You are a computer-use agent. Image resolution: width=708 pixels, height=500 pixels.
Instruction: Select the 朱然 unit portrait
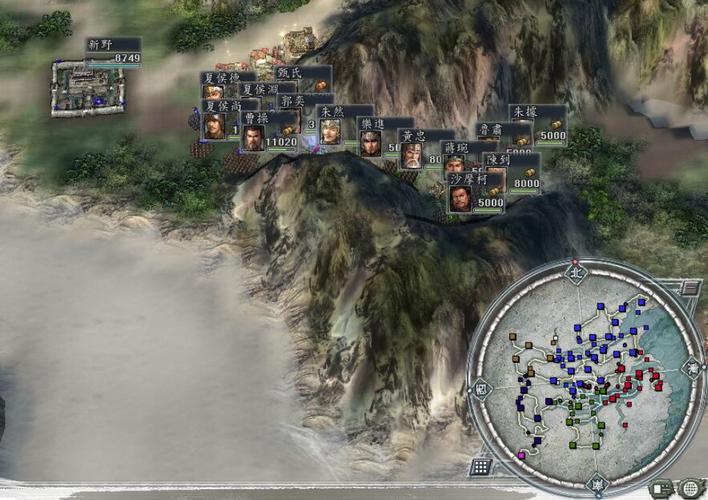(330, 131)
